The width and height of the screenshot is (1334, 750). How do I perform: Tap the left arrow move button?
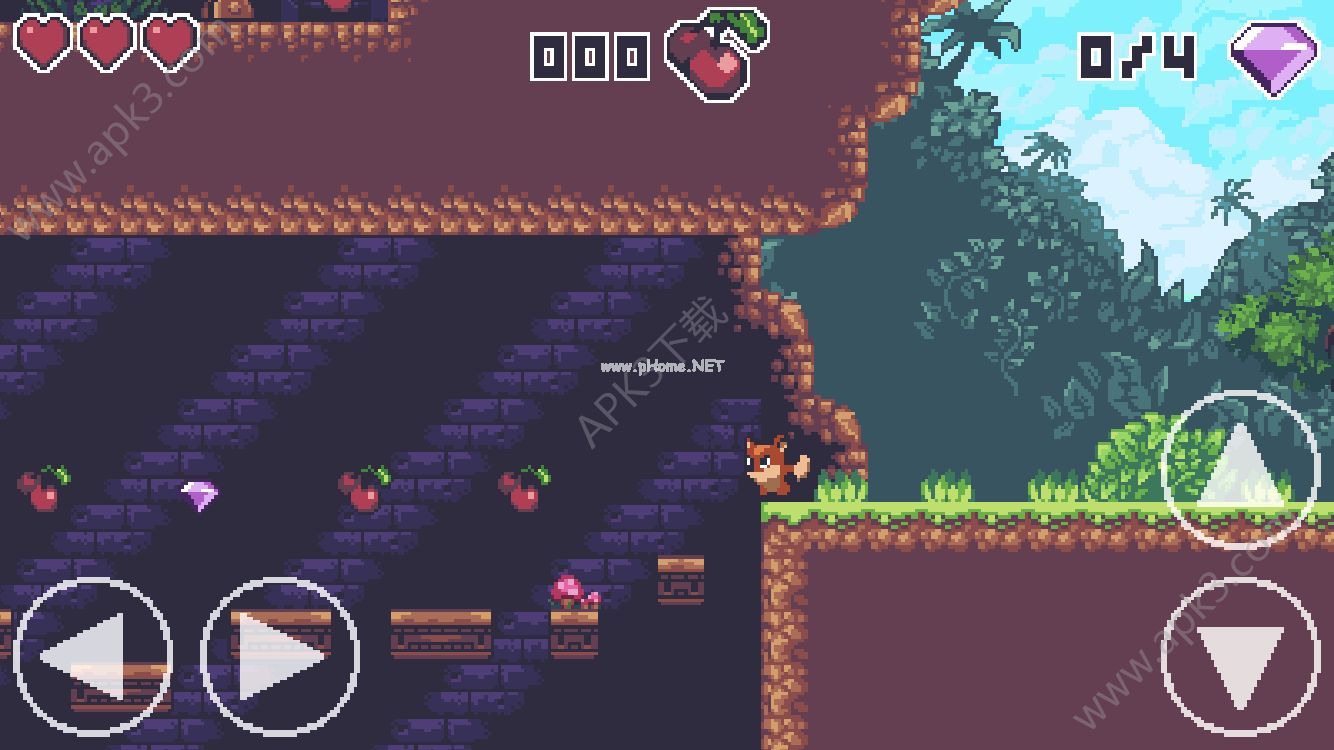pyautogui.click(x=92, y=656)
